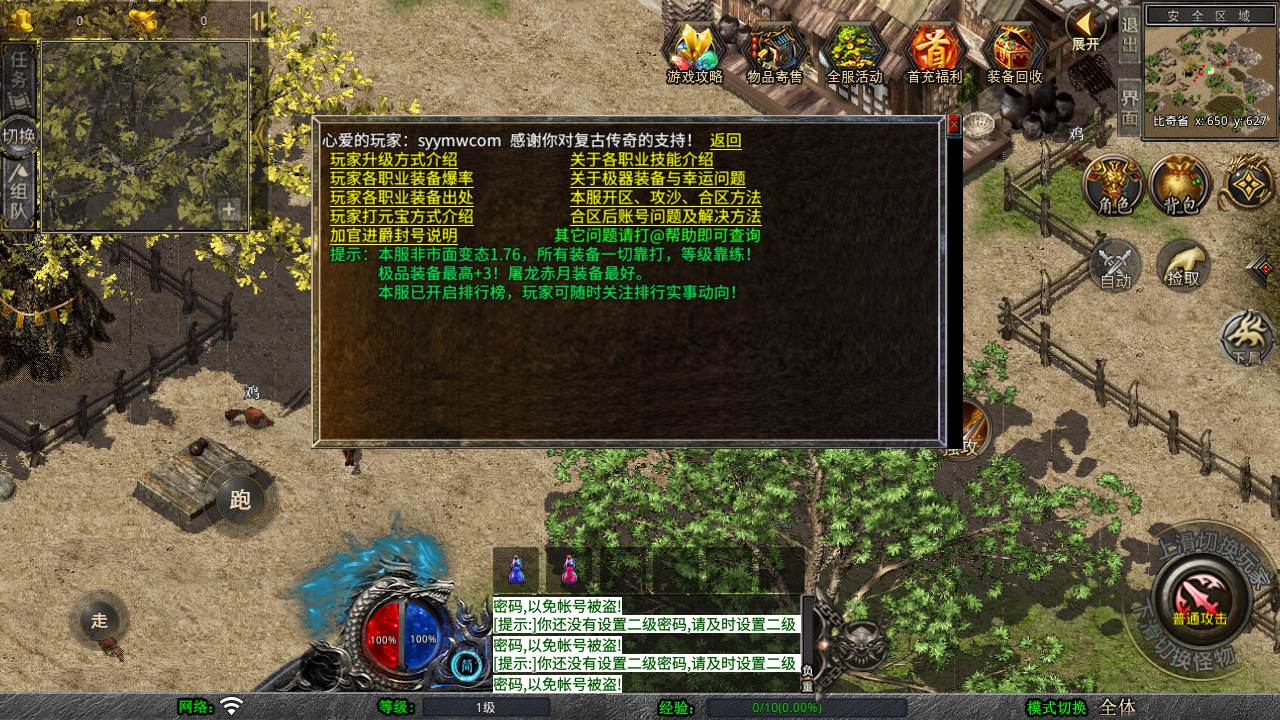
Task: Open the 游戏攻略 game guide icon
Action: [695, 52]
